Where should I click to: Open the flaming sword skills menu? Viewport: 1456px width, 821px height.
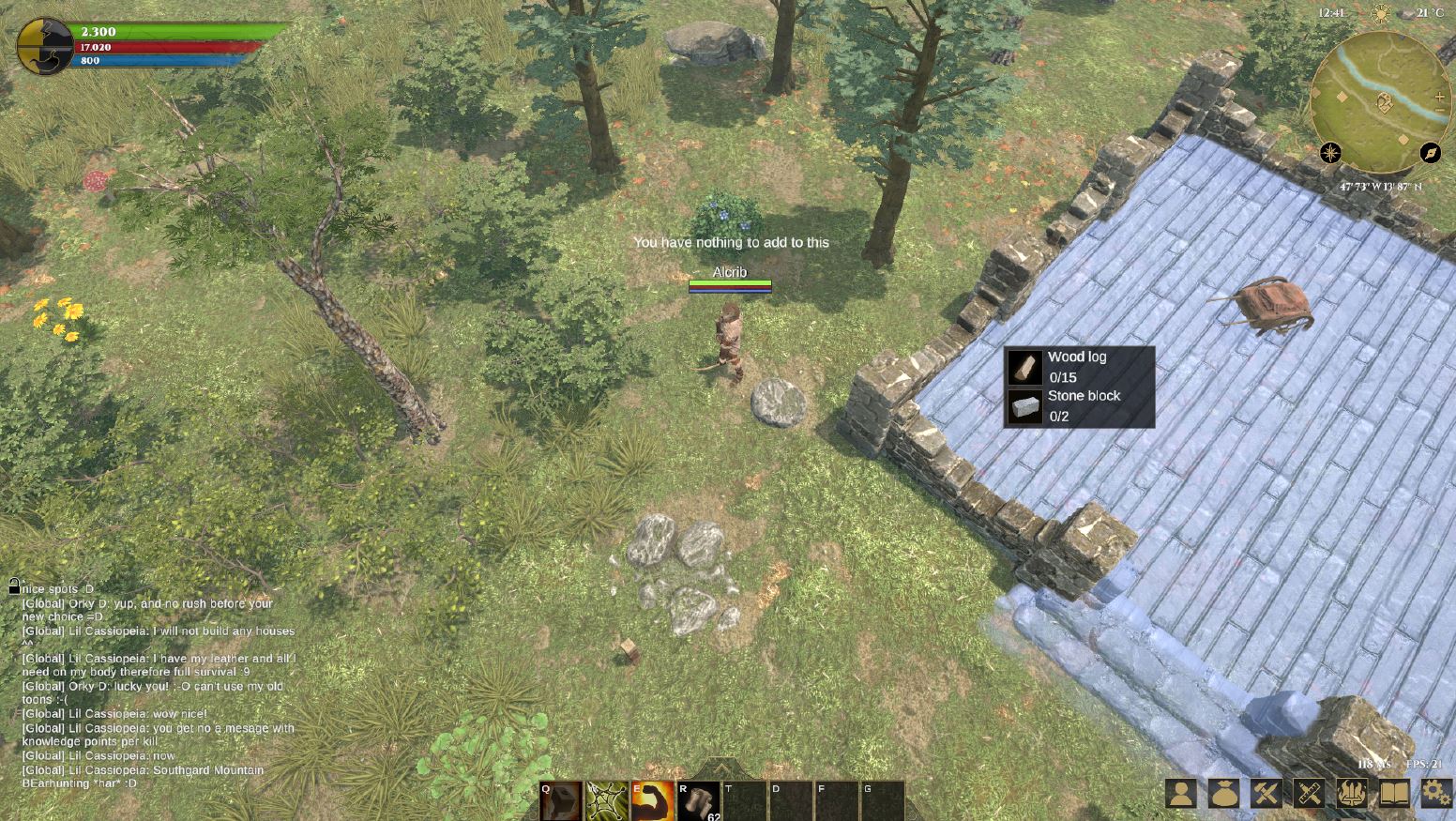[x=1351, y=794]
